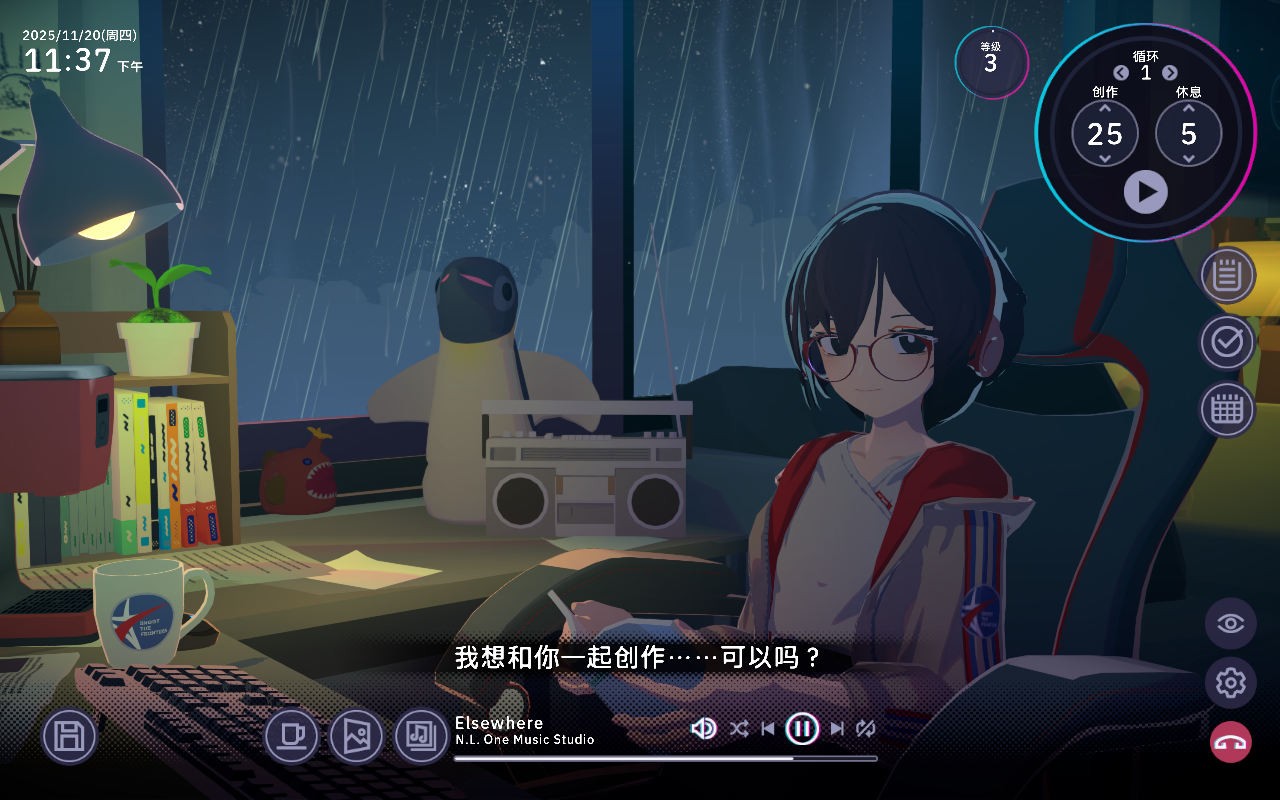Click the red hang-up phone button
The image size is (1280, 800).
click(x=1230, y=742)
